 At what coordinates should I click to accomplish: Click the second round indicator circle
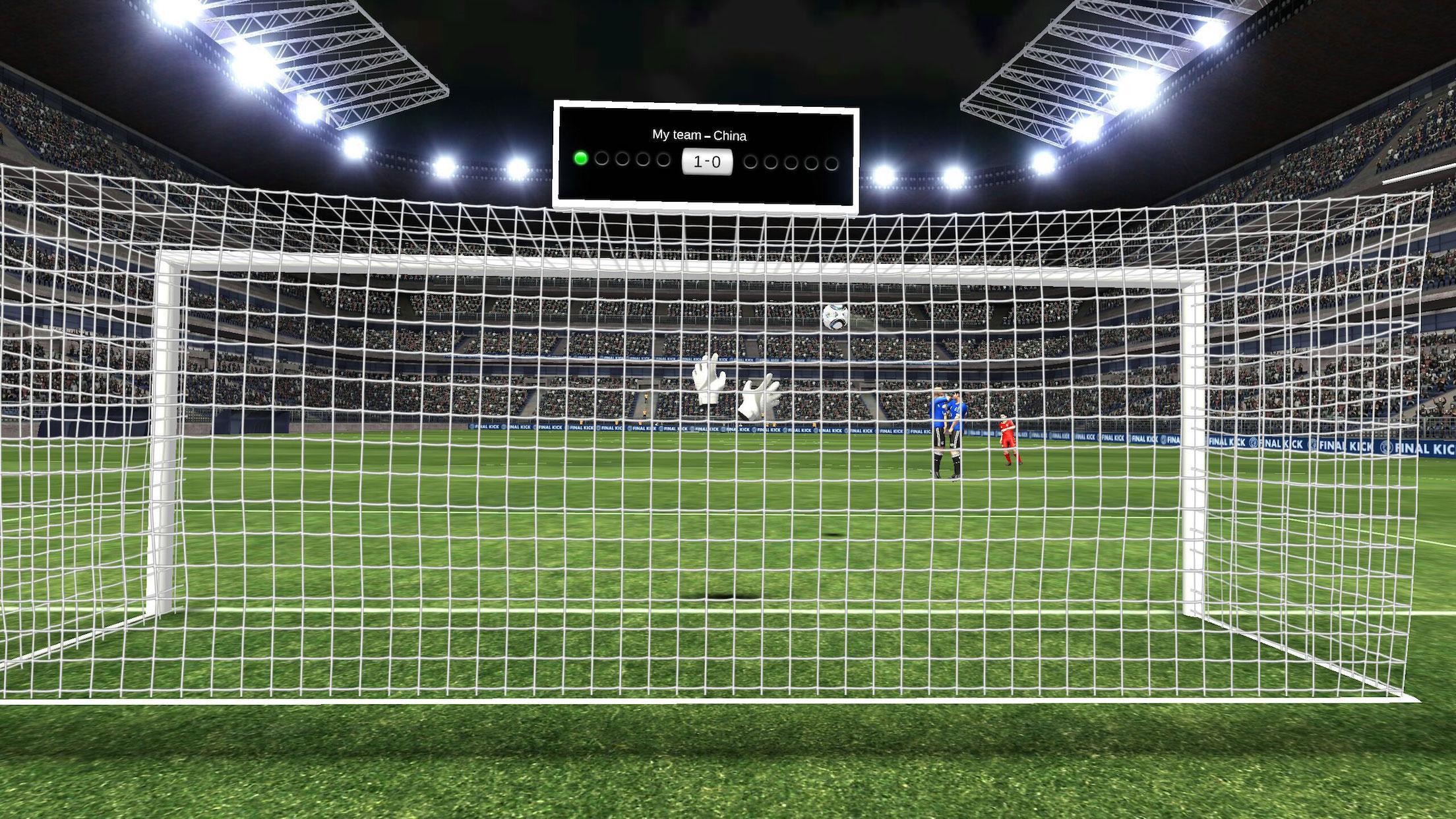tap(601, 160)
